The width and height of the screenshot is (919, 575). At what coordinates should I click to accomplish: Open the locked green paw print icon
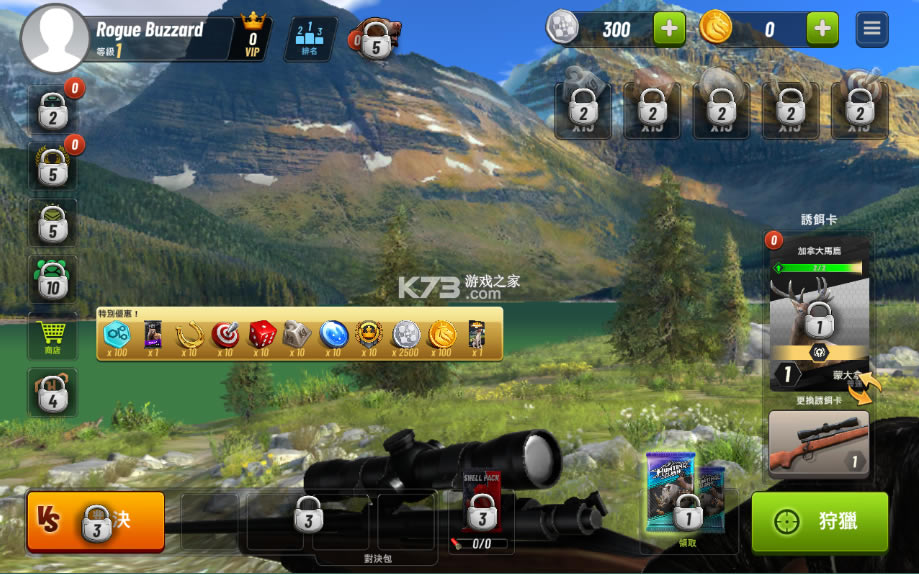coord(52,281)
